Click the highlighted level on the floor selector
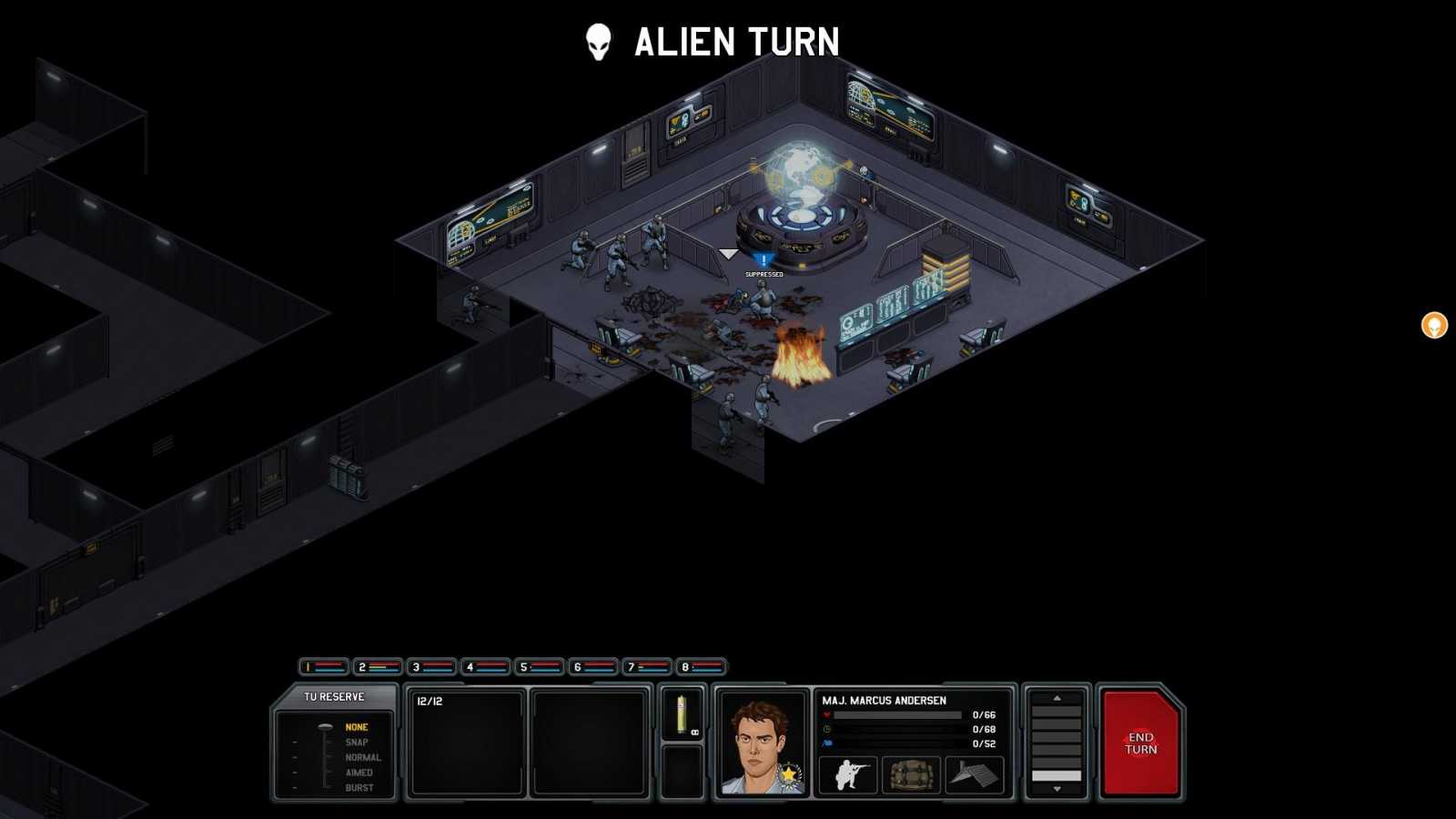The height and width of the screenshot is (819, 1456). click(x=1057, y=775)
